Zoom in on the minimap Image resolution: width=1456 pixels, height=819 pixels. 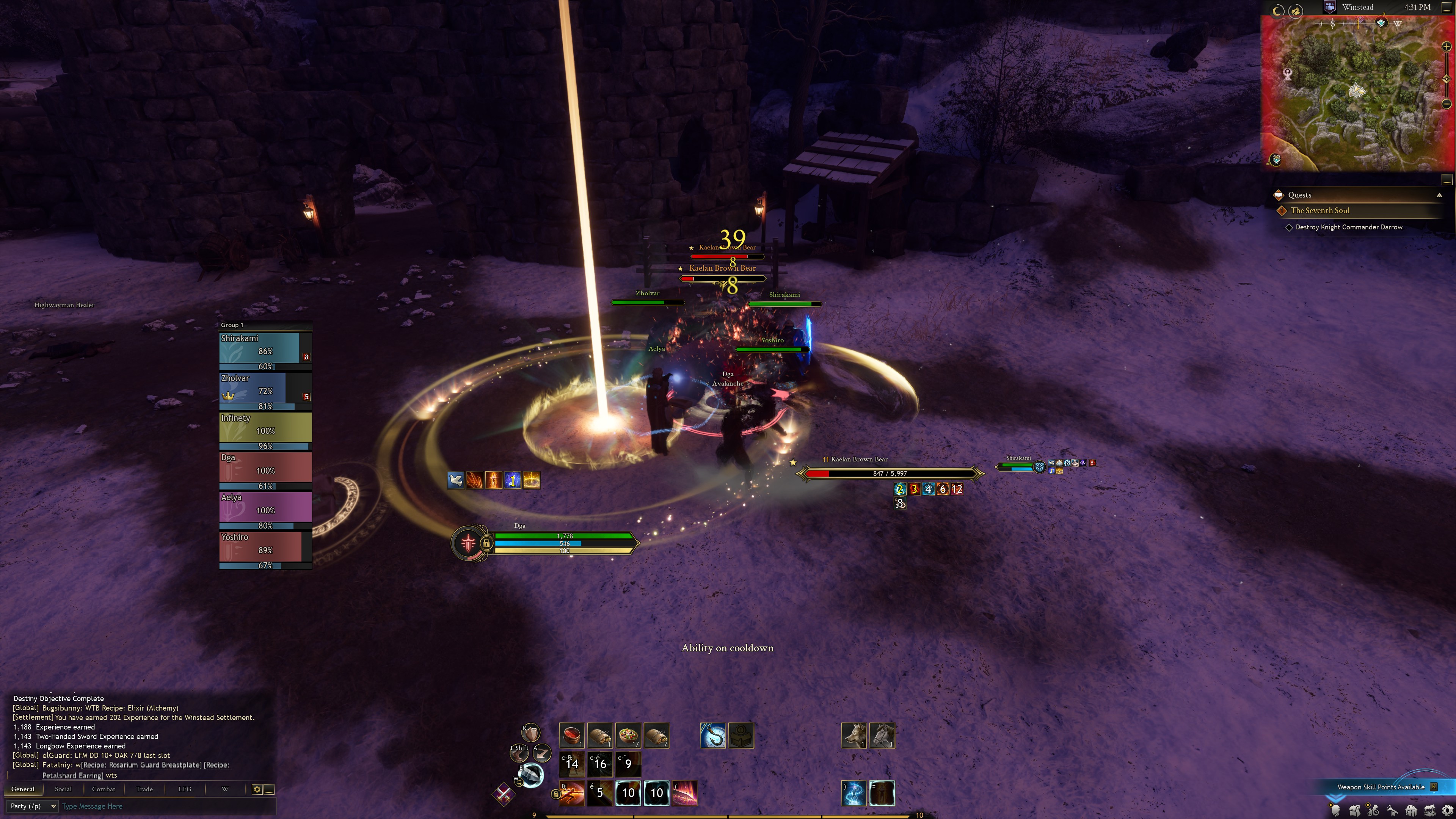pyautogui.click(x=1447, y=47)
